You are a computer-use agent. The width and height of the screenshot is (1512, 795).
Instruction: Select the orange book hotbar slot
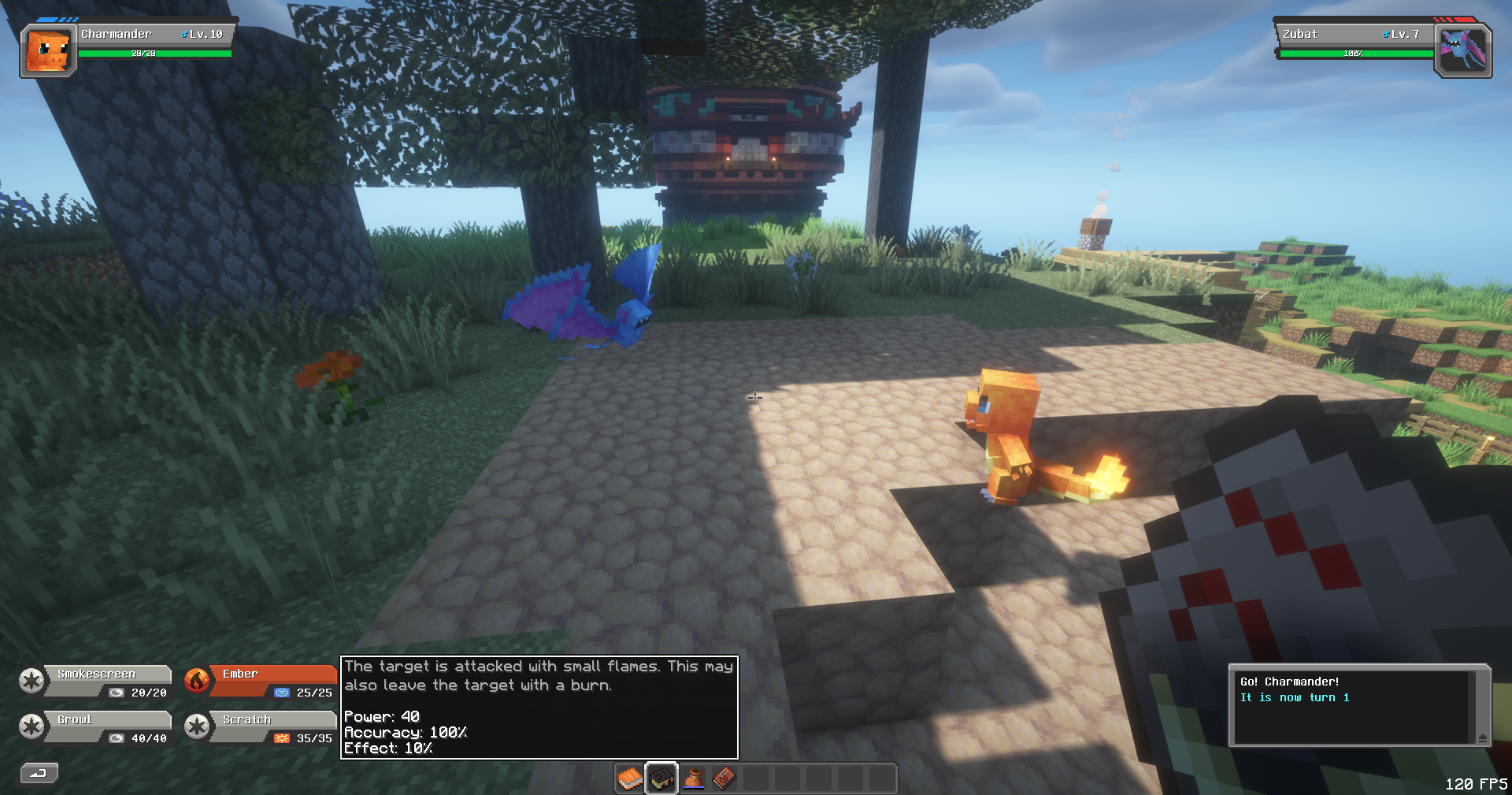click(x=630, y=779)
